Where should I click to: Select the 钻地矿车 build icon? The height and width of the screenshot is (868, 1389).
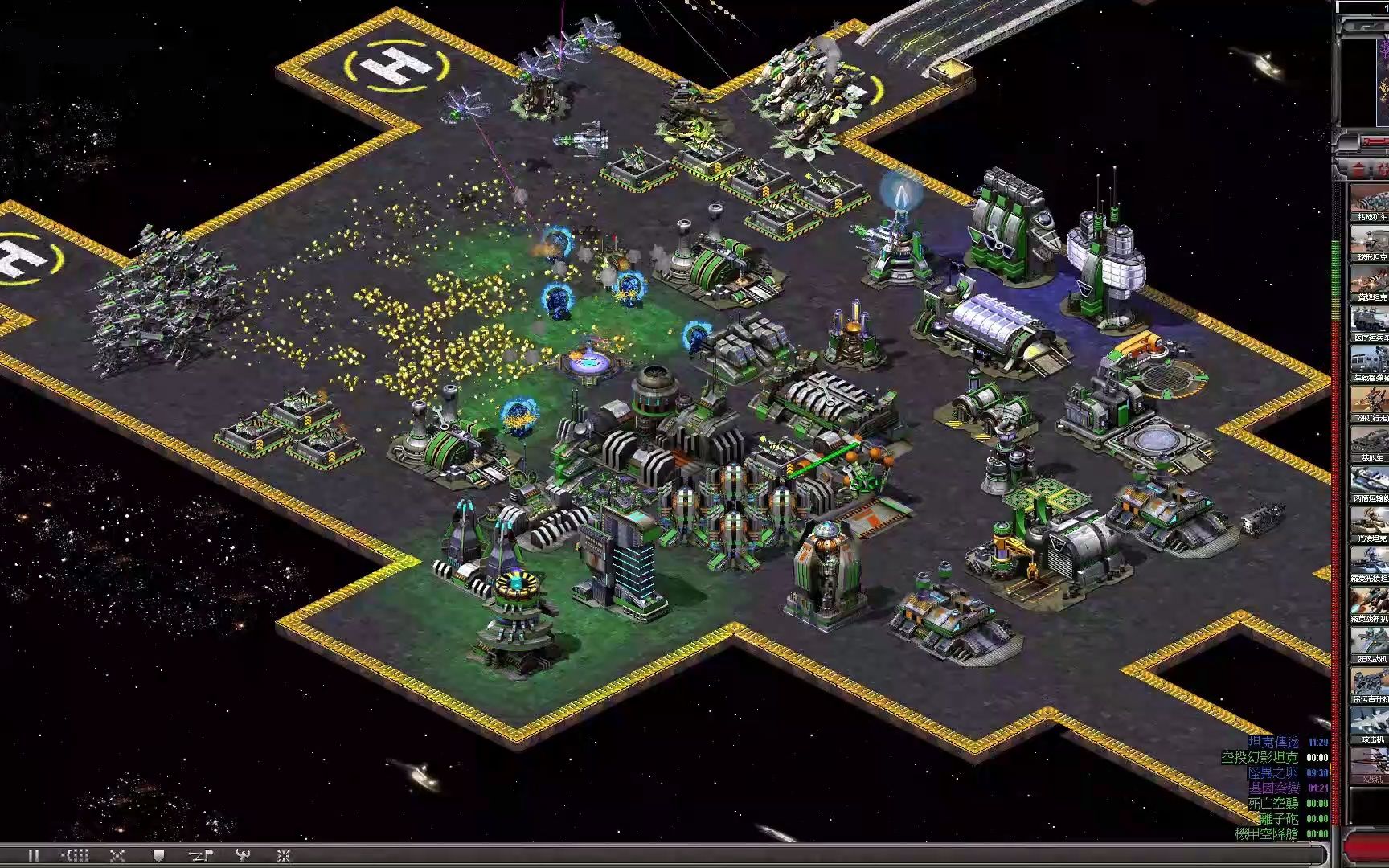1370,201
